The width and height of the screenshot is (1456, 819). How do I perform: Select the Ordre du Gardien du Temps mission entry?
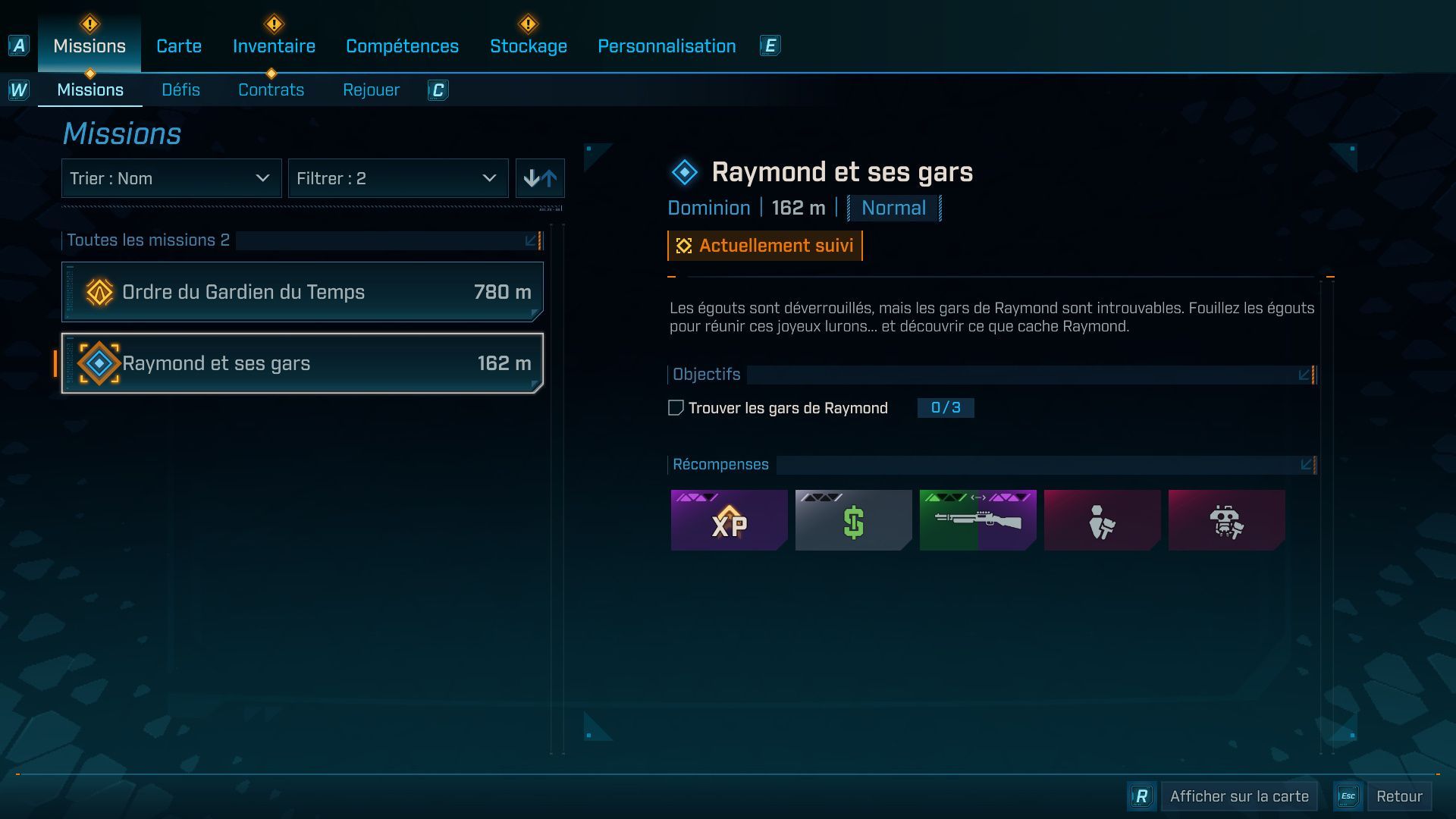tap(302, 291)
